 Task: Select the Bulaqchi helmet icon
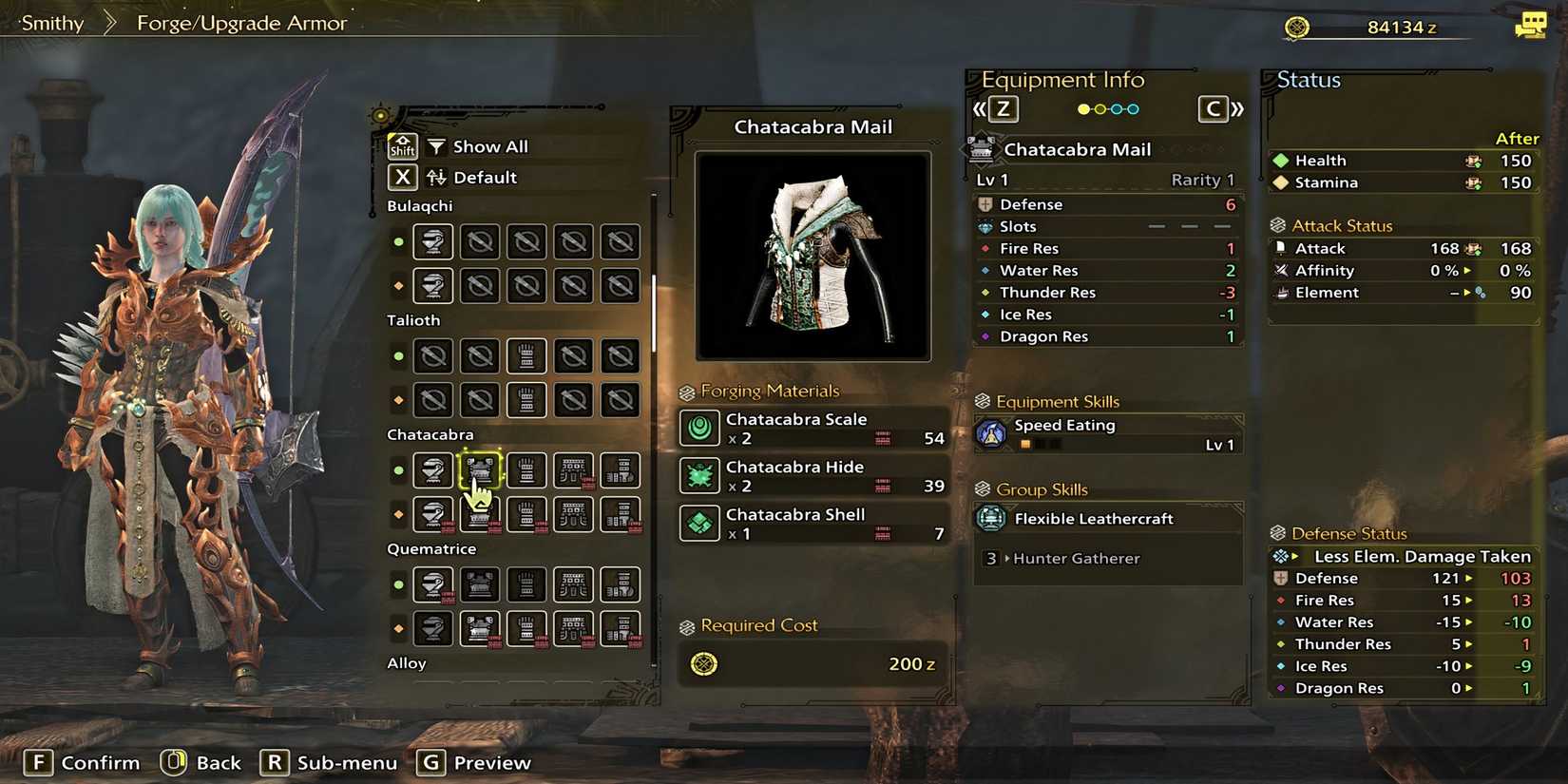click(433, 241)
